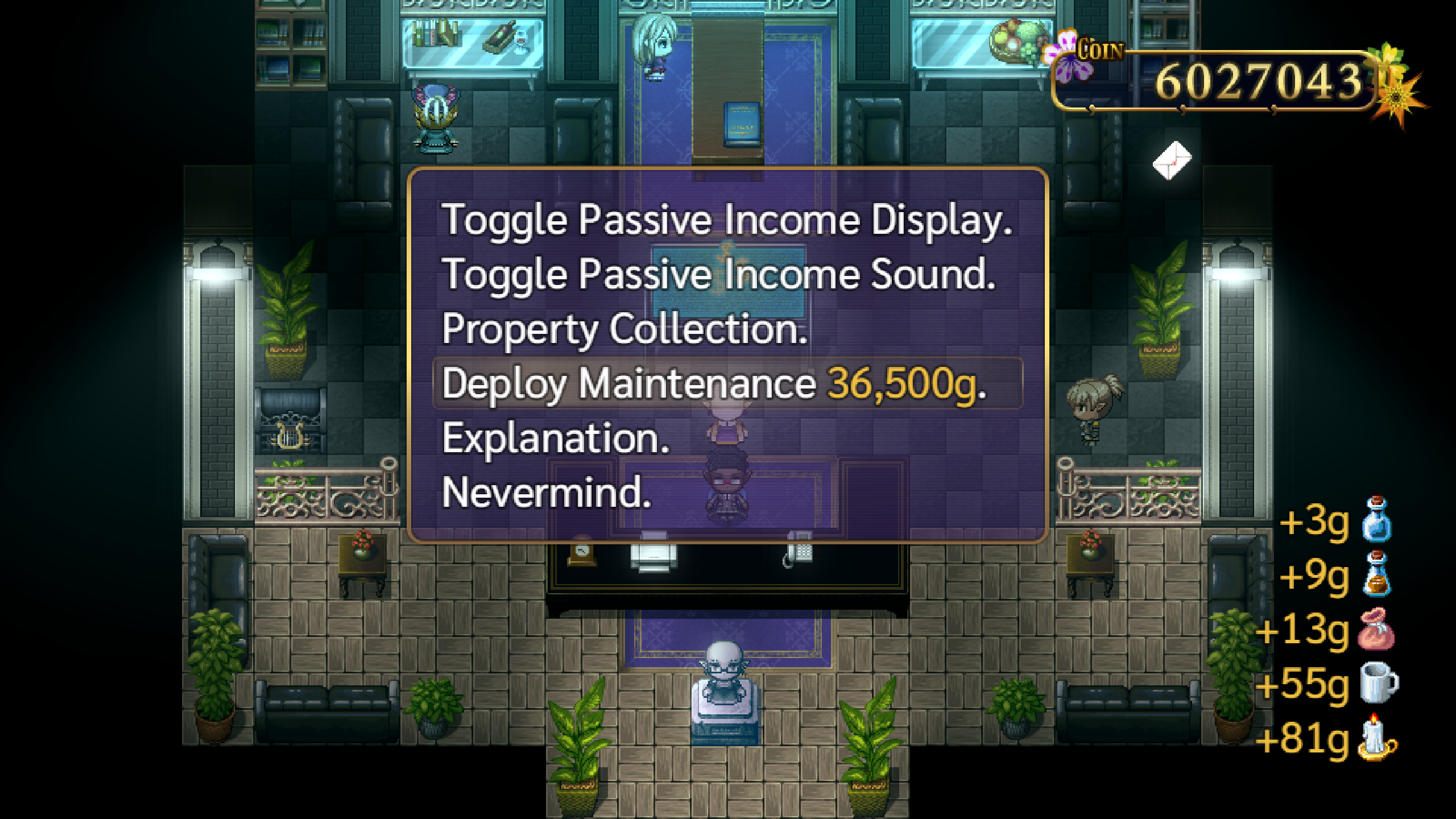Image resolution: width=1456 pixels, height=819 pixels.
Task: Open the Property Collection menu option
Action: tap(624, 329)
